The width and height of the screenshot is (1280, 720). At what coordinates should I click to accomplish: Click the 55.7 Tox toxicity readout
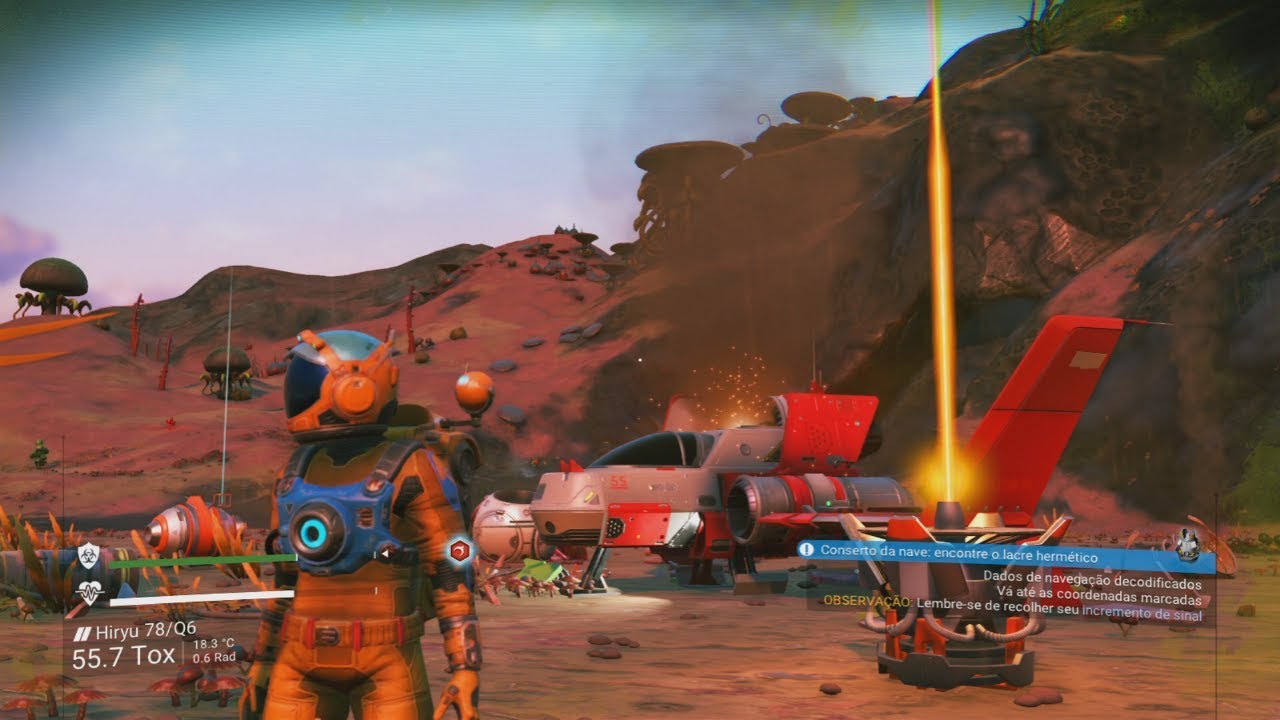tap(123, 654)
